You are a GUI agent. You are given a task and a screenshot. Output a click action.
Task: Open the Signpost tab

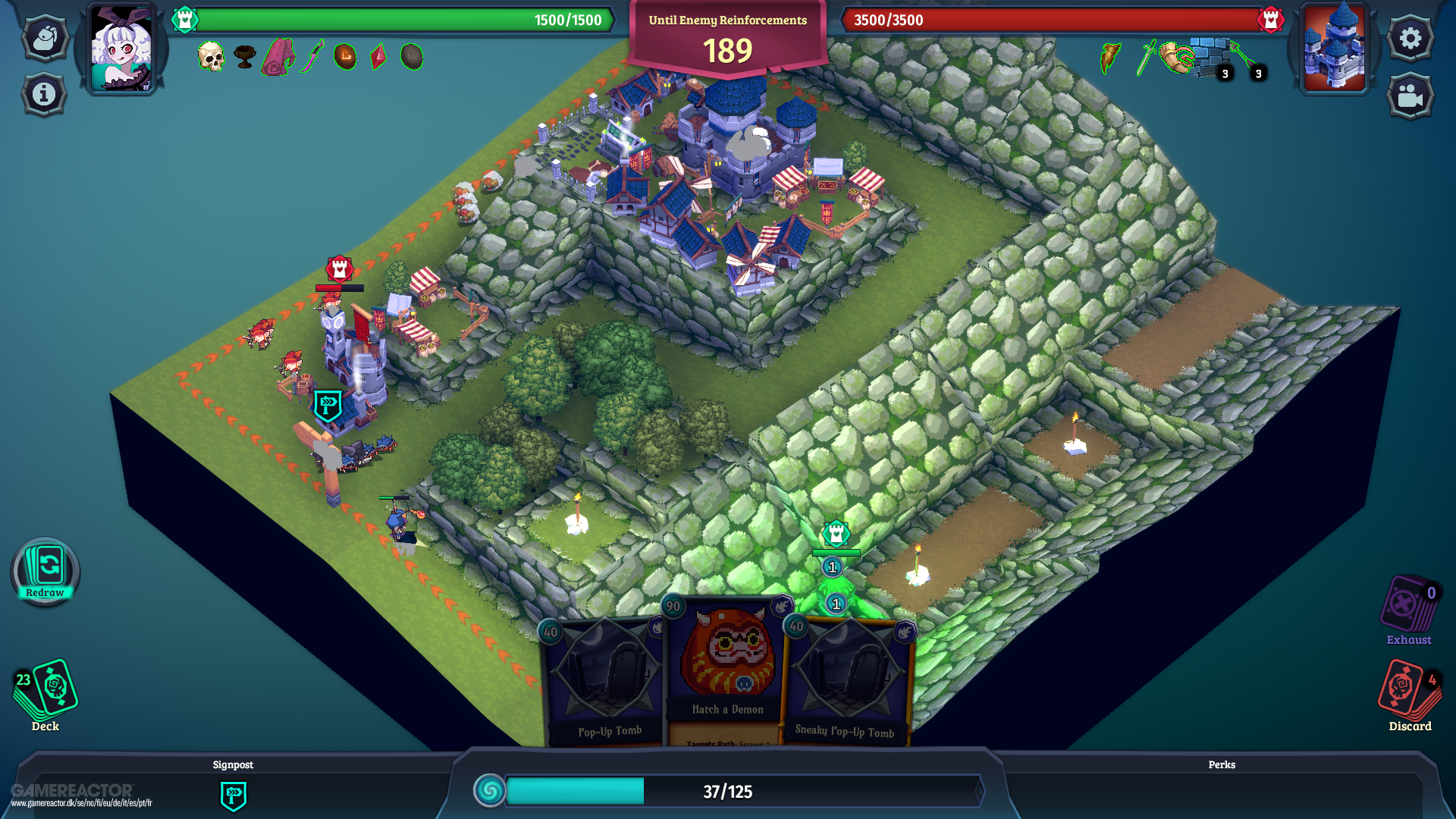pos(233,764)
